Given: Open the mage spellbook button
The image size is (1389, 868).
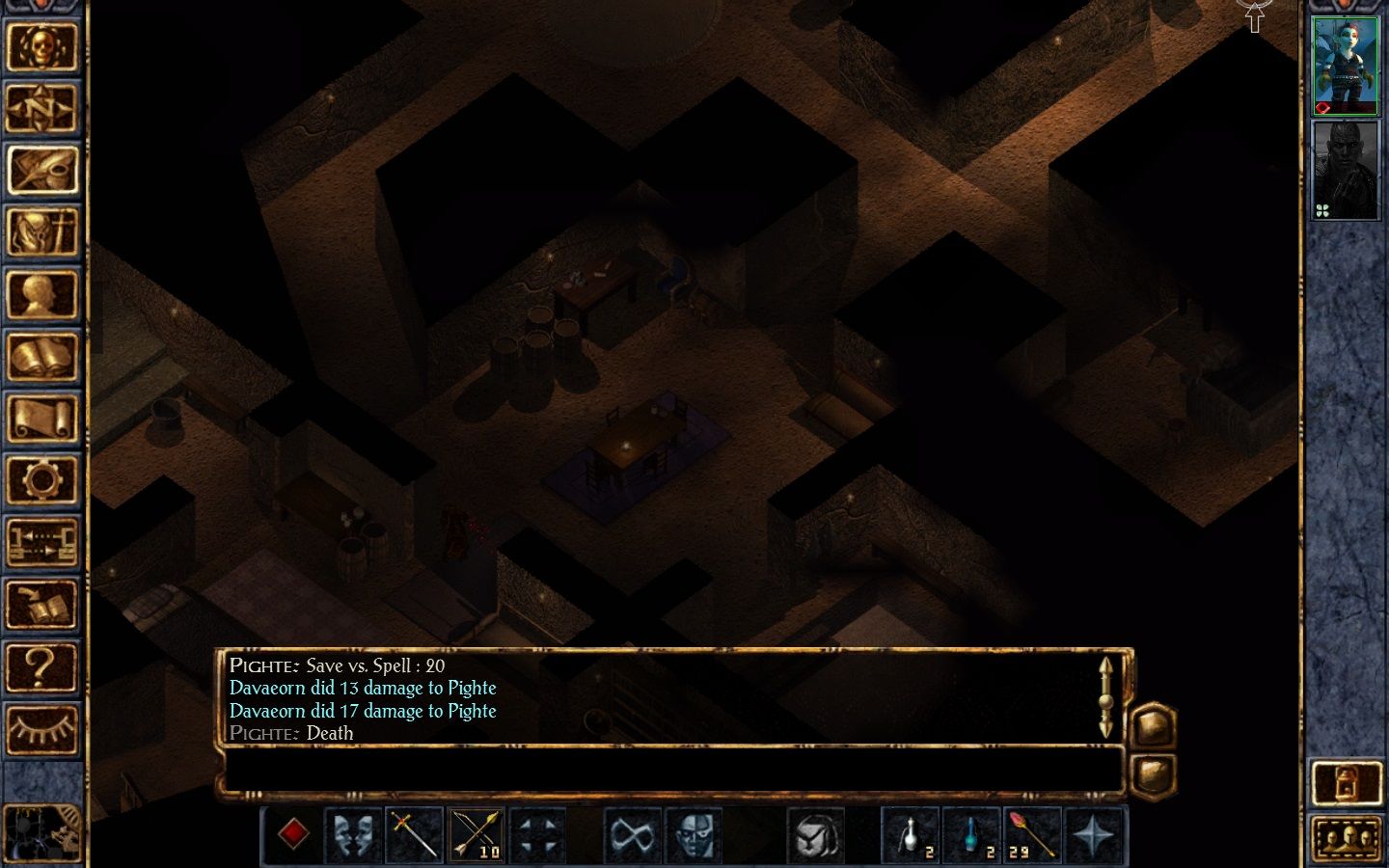Looking at the screenshot, I should click(x=41, y=356).
